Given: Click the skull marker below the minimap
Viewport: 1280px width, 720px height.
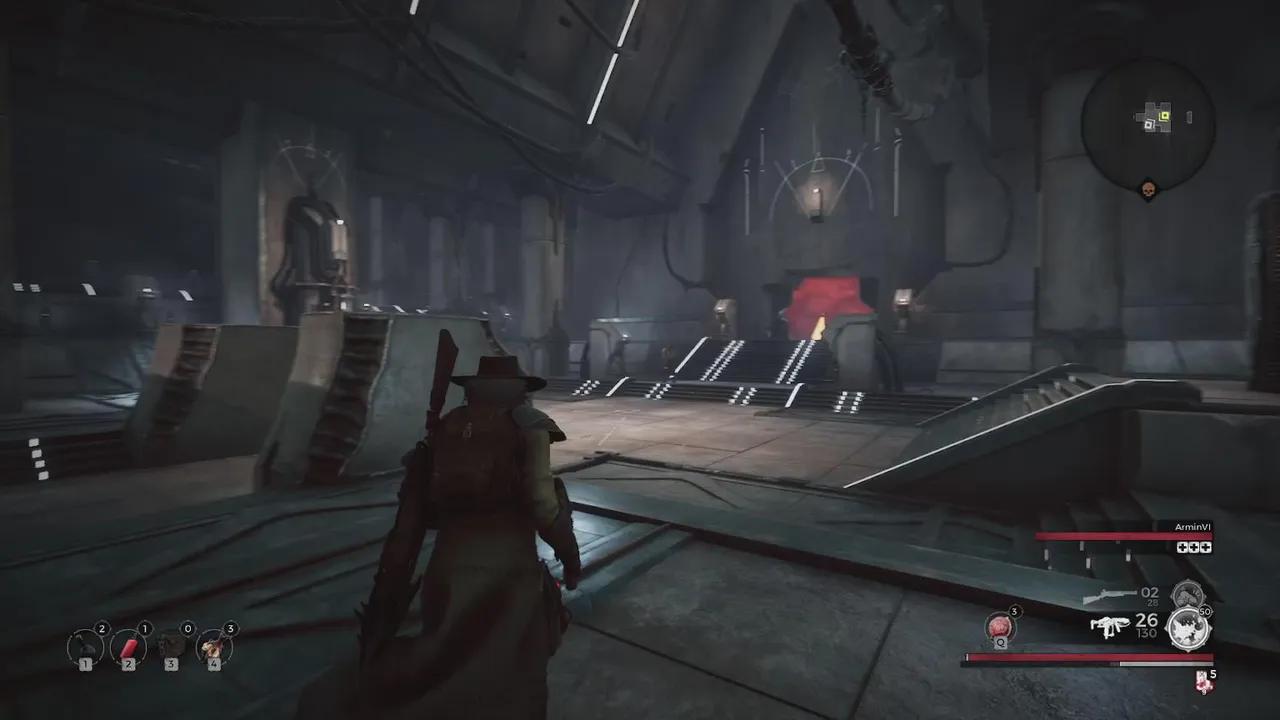Looking at the screenshot, I should (x=1148, y=190).
